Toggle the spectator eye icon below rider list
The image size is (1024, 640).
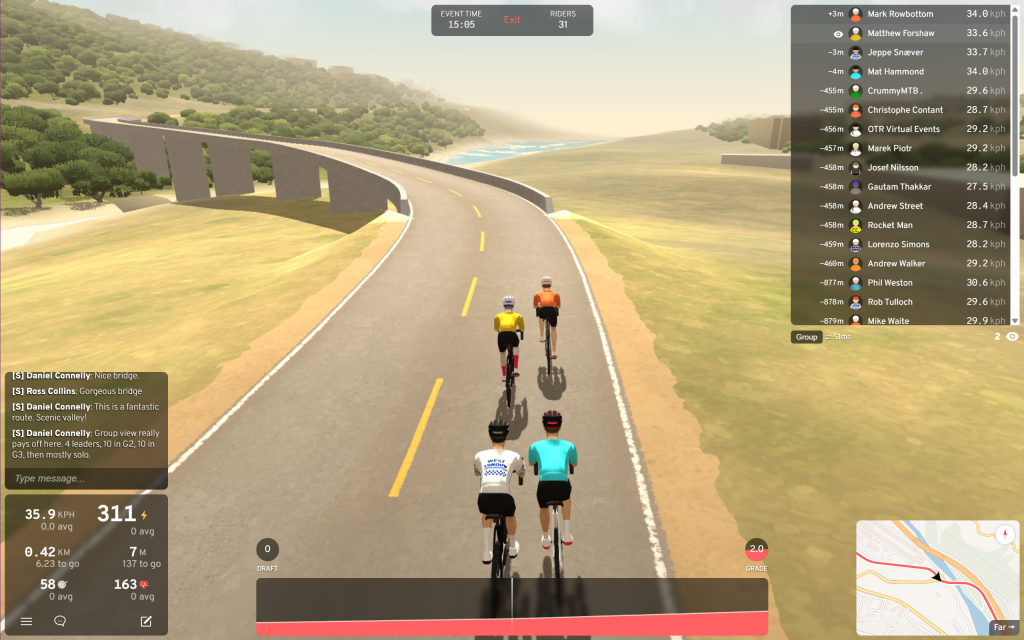[x=1012, y=337]
